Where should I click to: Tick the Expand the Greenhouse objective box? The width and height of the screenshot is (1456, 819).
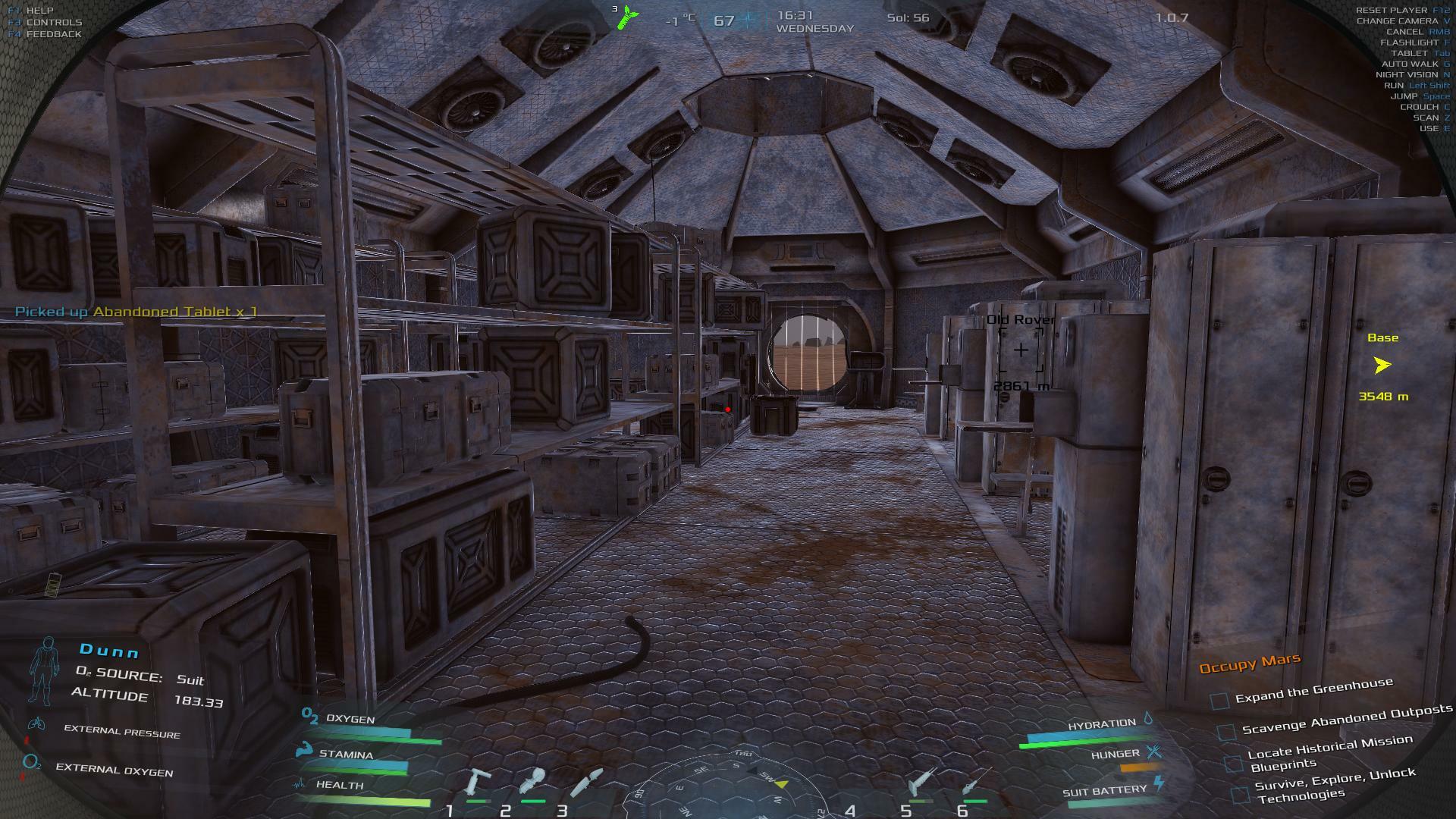tap(1219, 701)
